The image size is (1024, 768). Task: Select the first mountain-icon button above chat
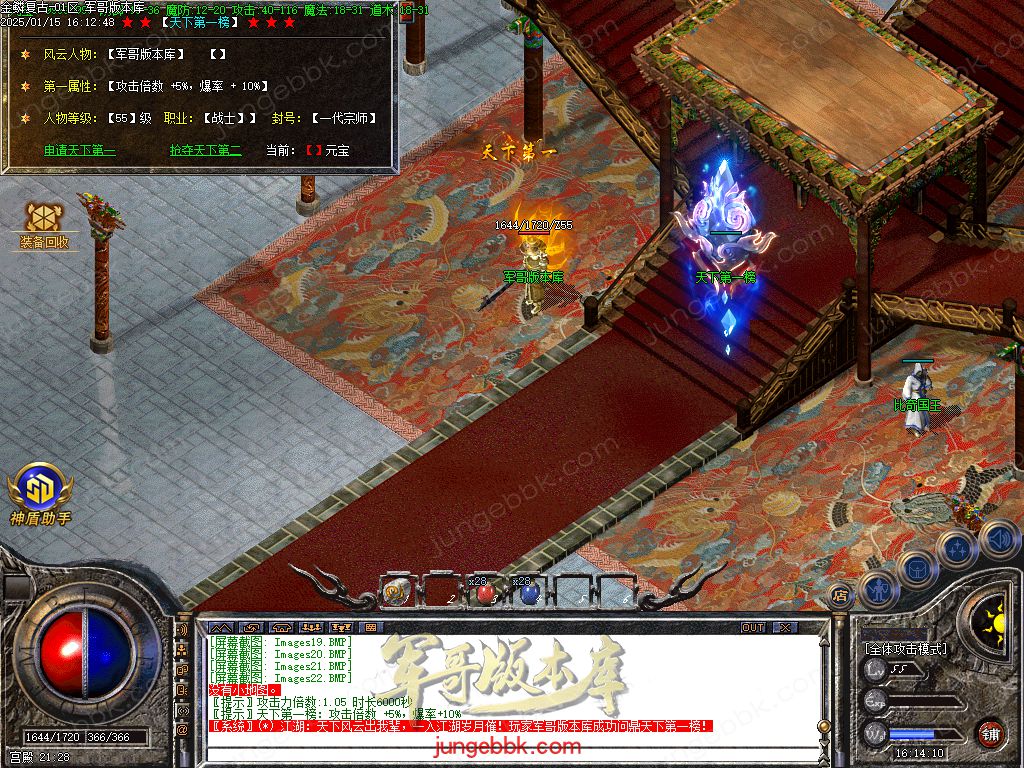coord(217,627)
